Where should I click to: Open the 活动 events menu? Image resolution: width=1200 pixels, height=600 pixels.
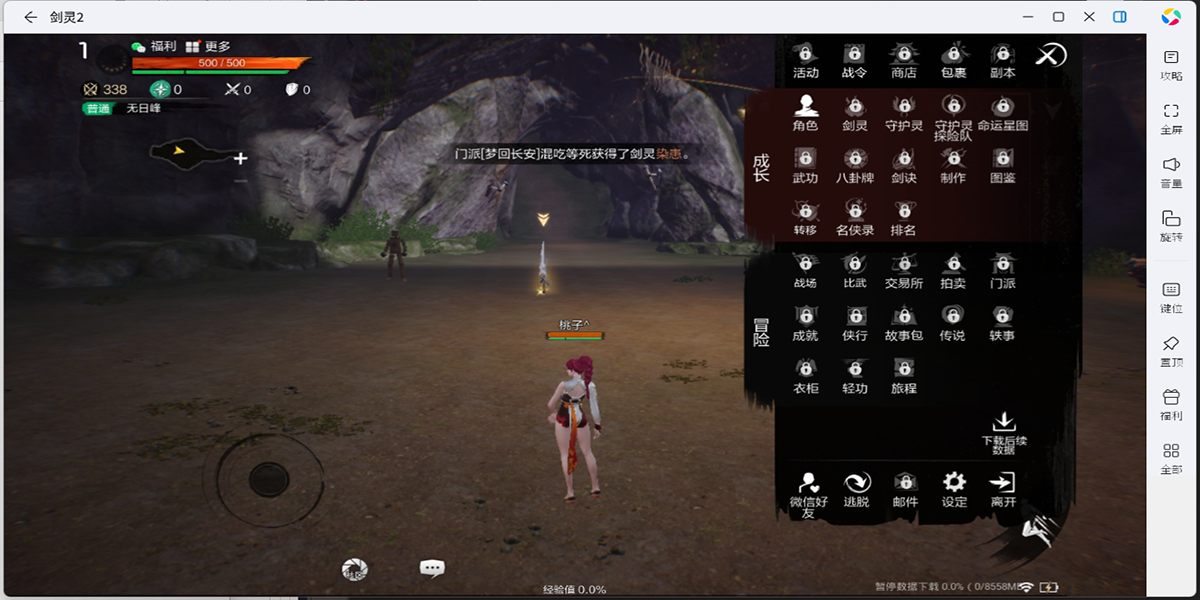coord(805,59)
